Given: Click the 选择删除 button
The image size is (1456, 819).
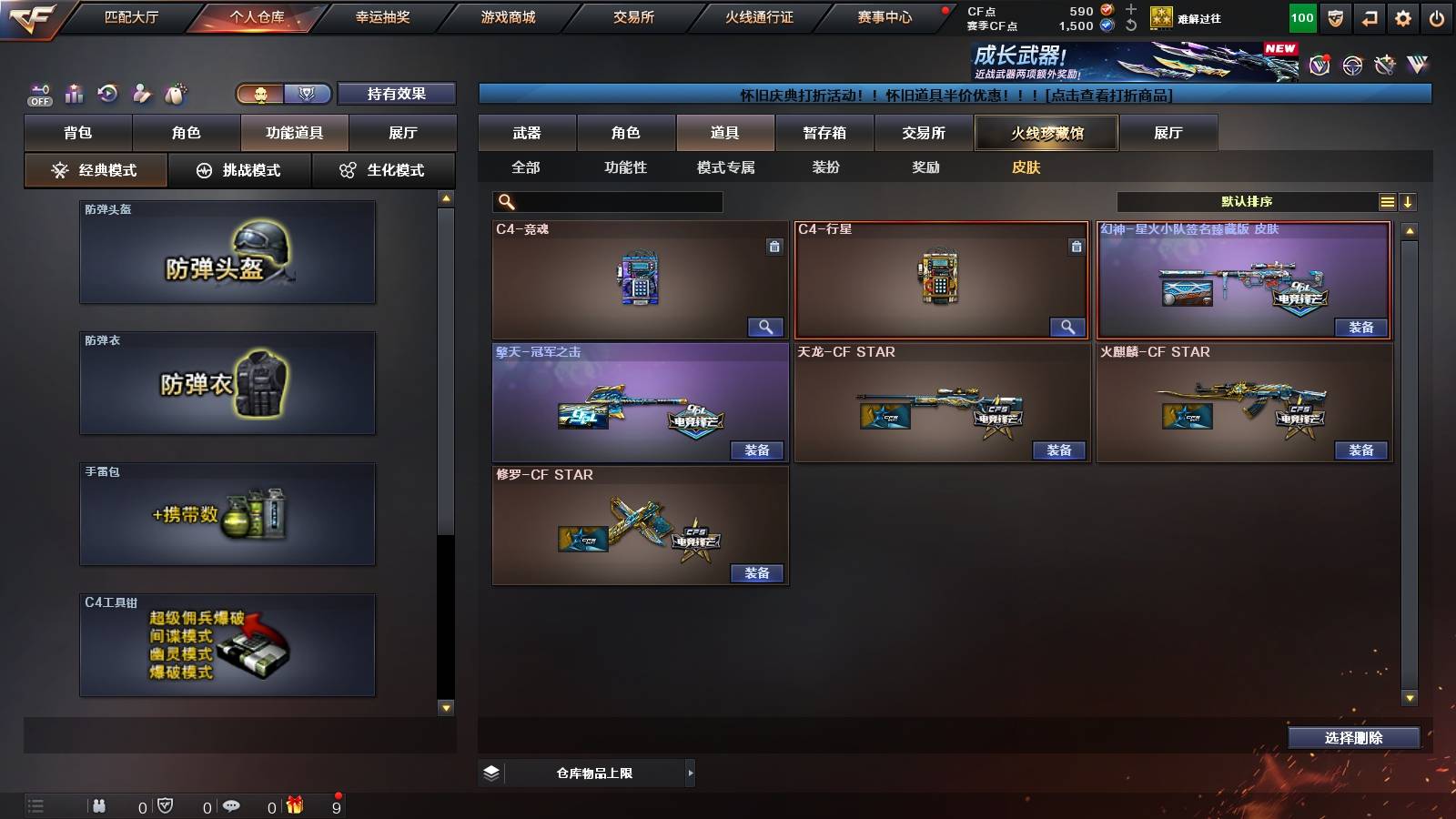Looking at the screenshot, I should (x=1353, y=738).
